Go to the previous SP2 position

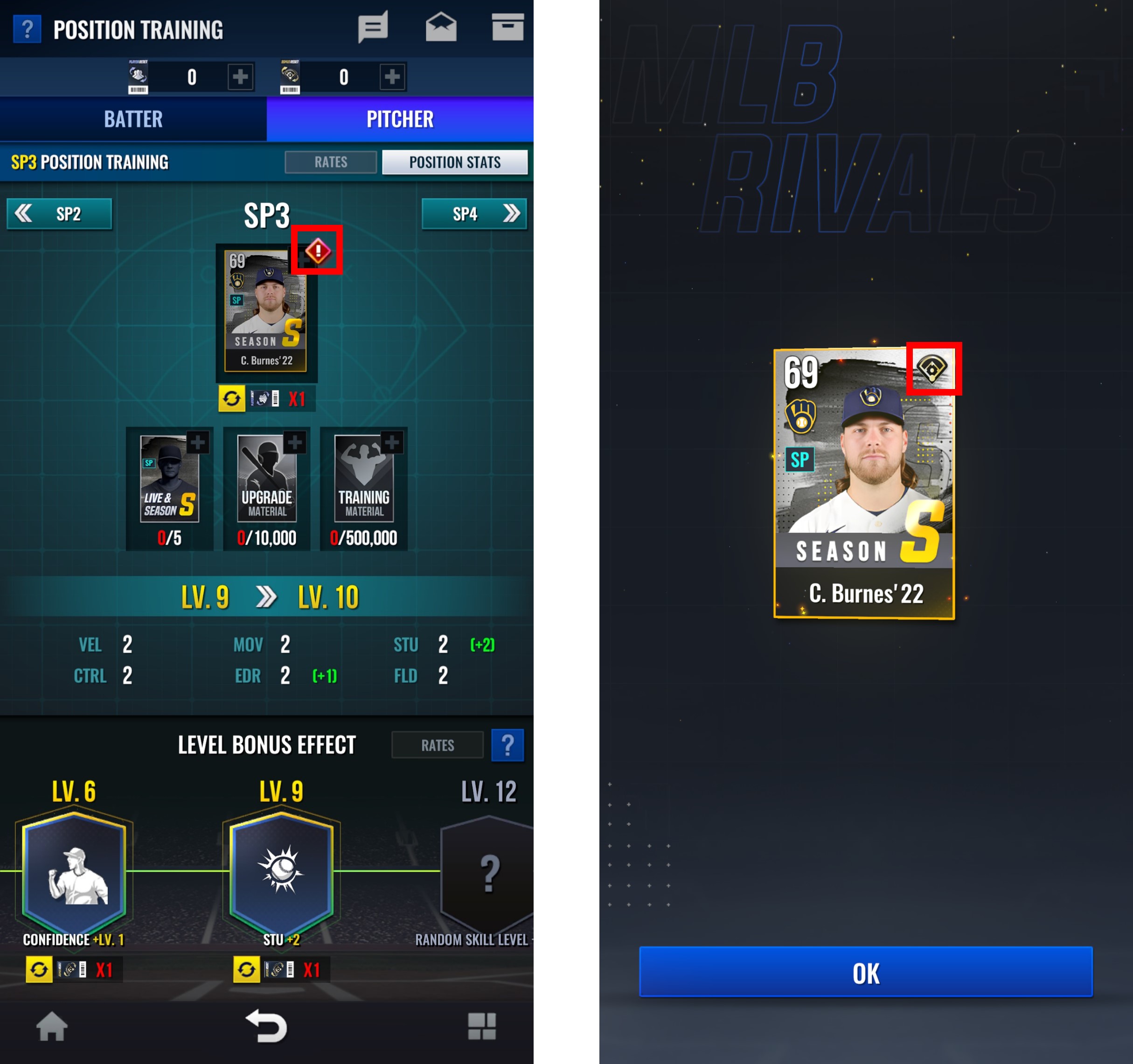point(59,214)
